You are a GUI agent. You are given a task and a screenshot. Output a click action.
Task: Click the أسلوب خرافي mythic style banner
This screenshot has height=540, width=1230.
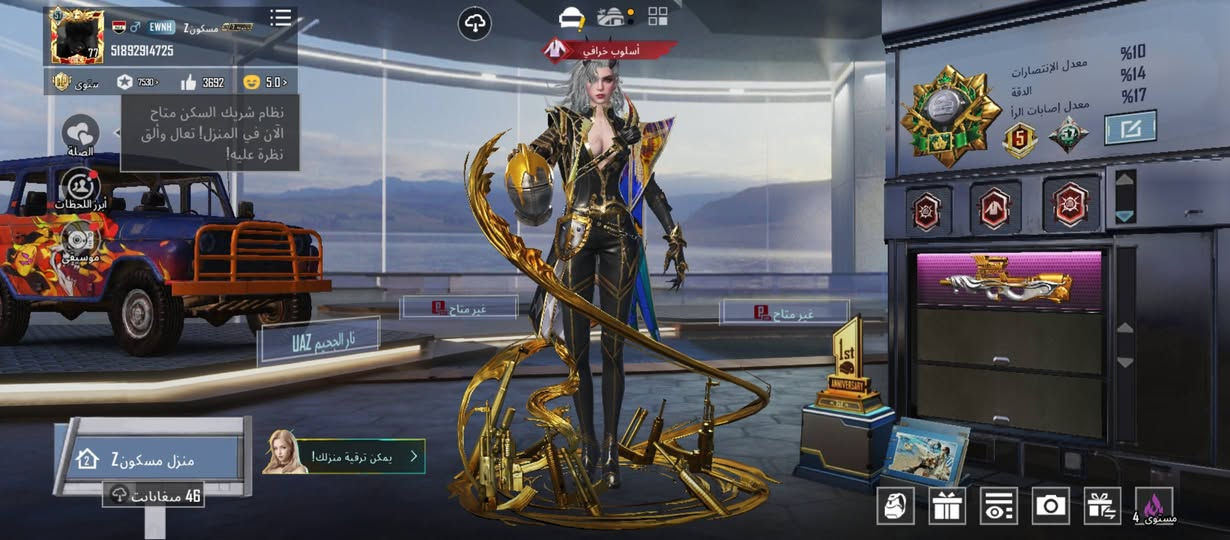[610, 49]
